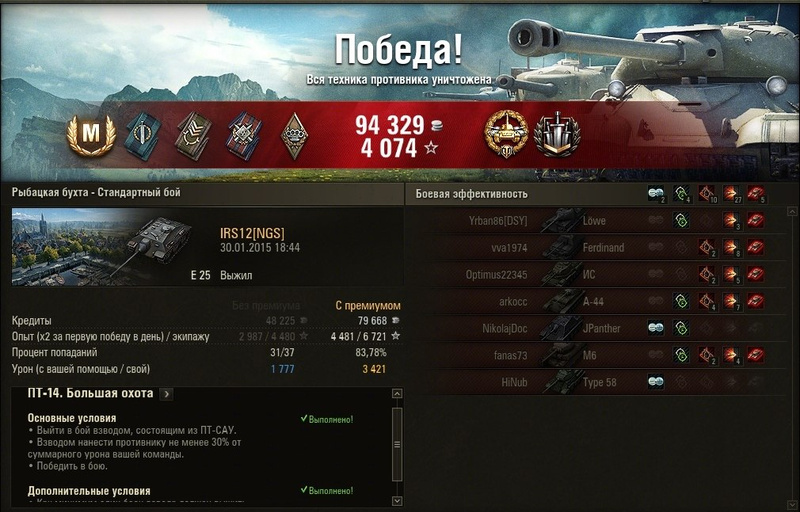Open the ПТ-14 Большая охота mission arrow
This screenshot has width=800, height=512.
pos(166,394)
